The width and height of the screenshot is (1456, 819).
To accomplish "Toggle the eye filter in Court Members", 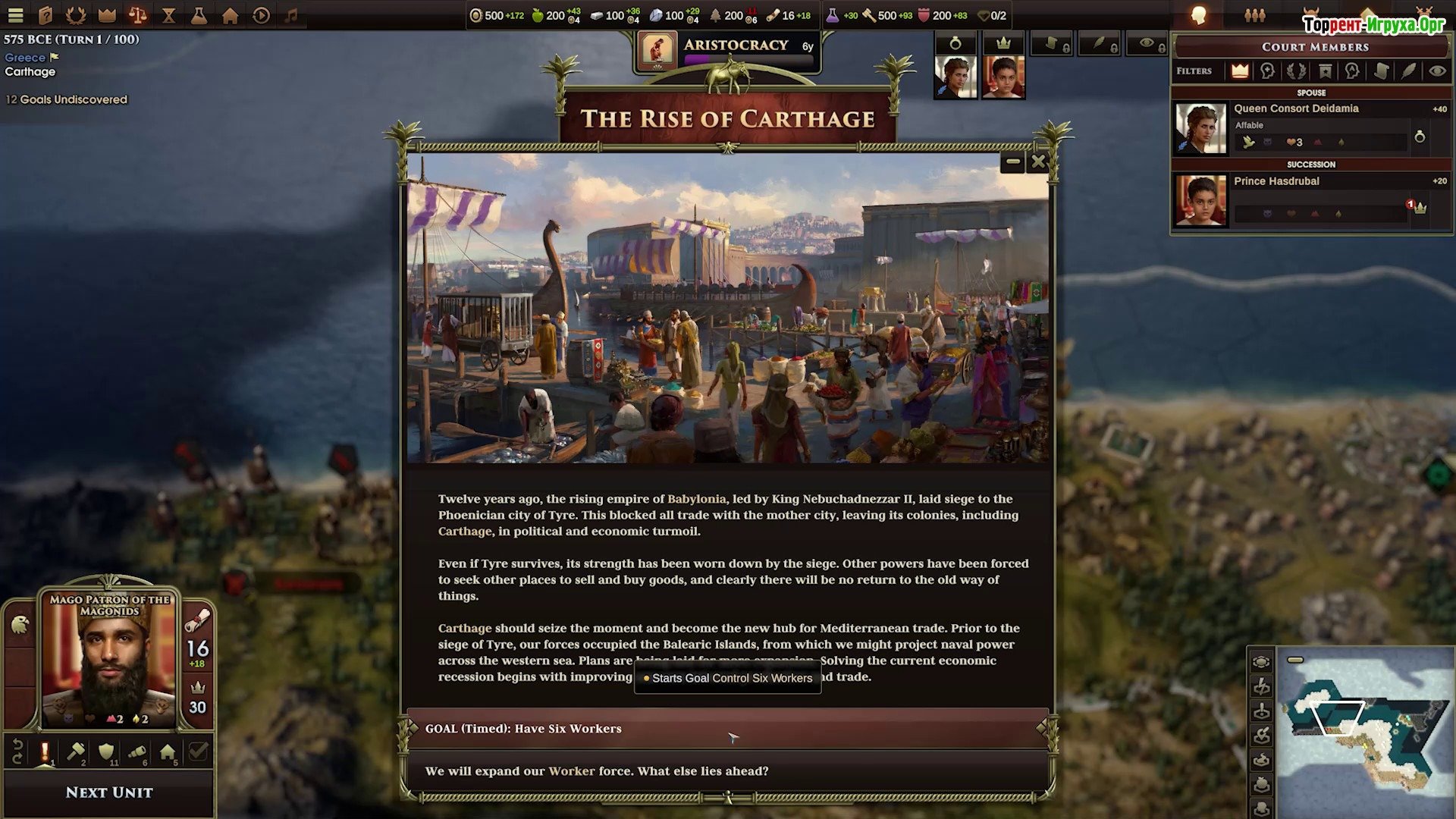I will (x=1436, y=71).
